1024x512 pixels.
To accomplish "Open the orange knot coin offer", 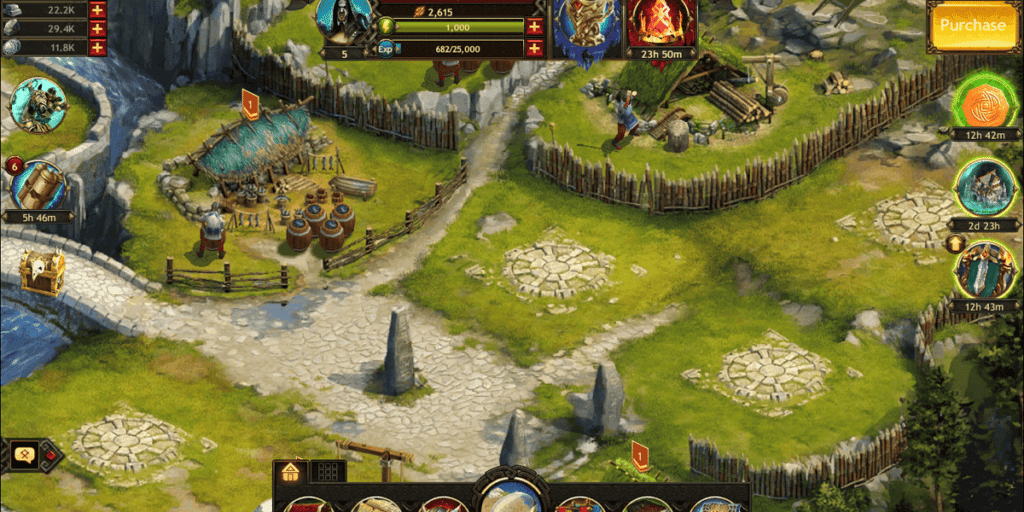I will [x=986, y=104].
